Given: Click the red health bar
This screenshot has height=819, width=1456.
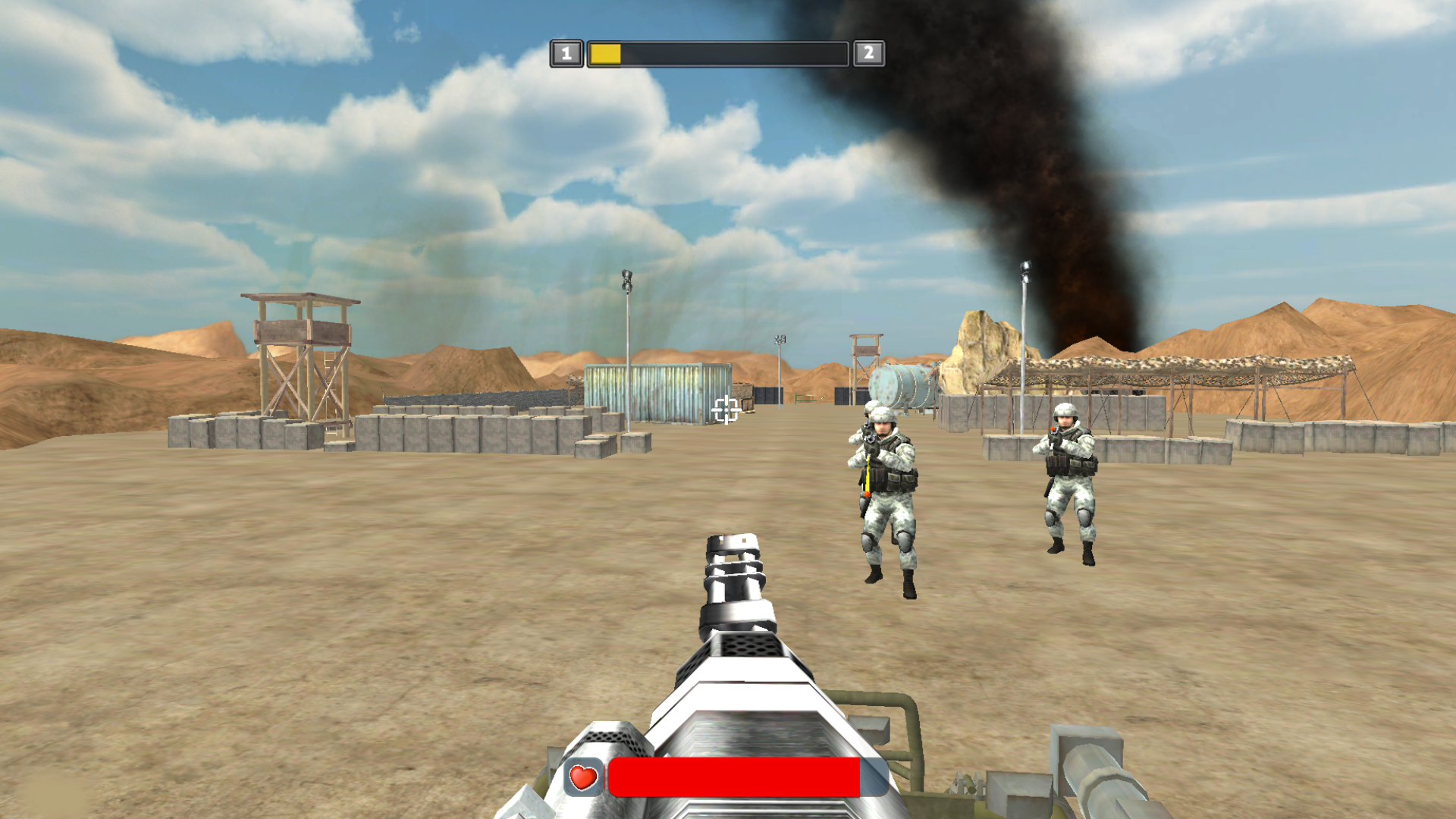Looking at the screenshot, I should [736, 775].
